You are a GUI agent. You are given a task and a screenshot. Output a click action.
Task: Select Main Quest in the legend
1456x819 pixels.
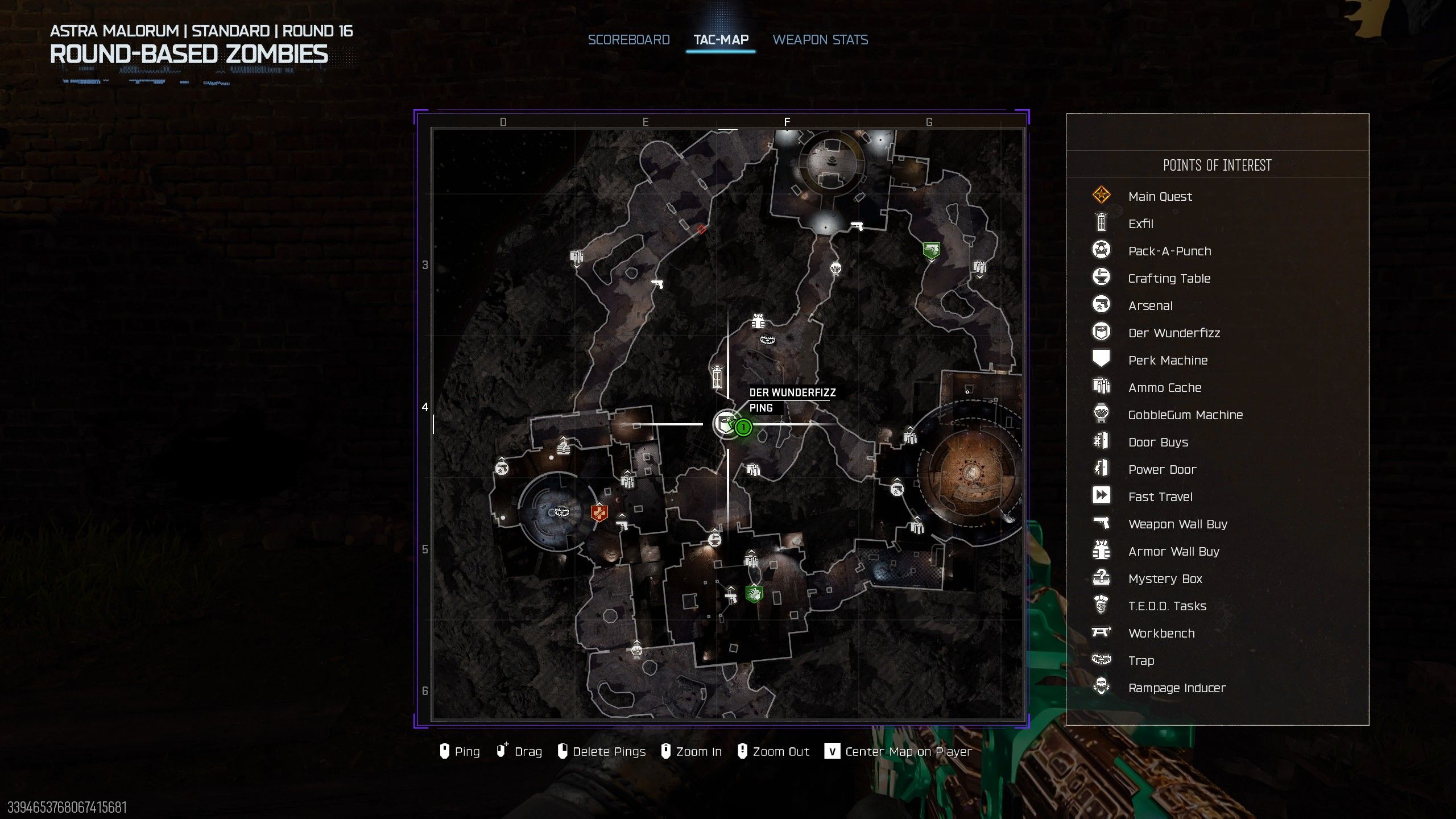pyautogui.click(x=1160, y=197)
